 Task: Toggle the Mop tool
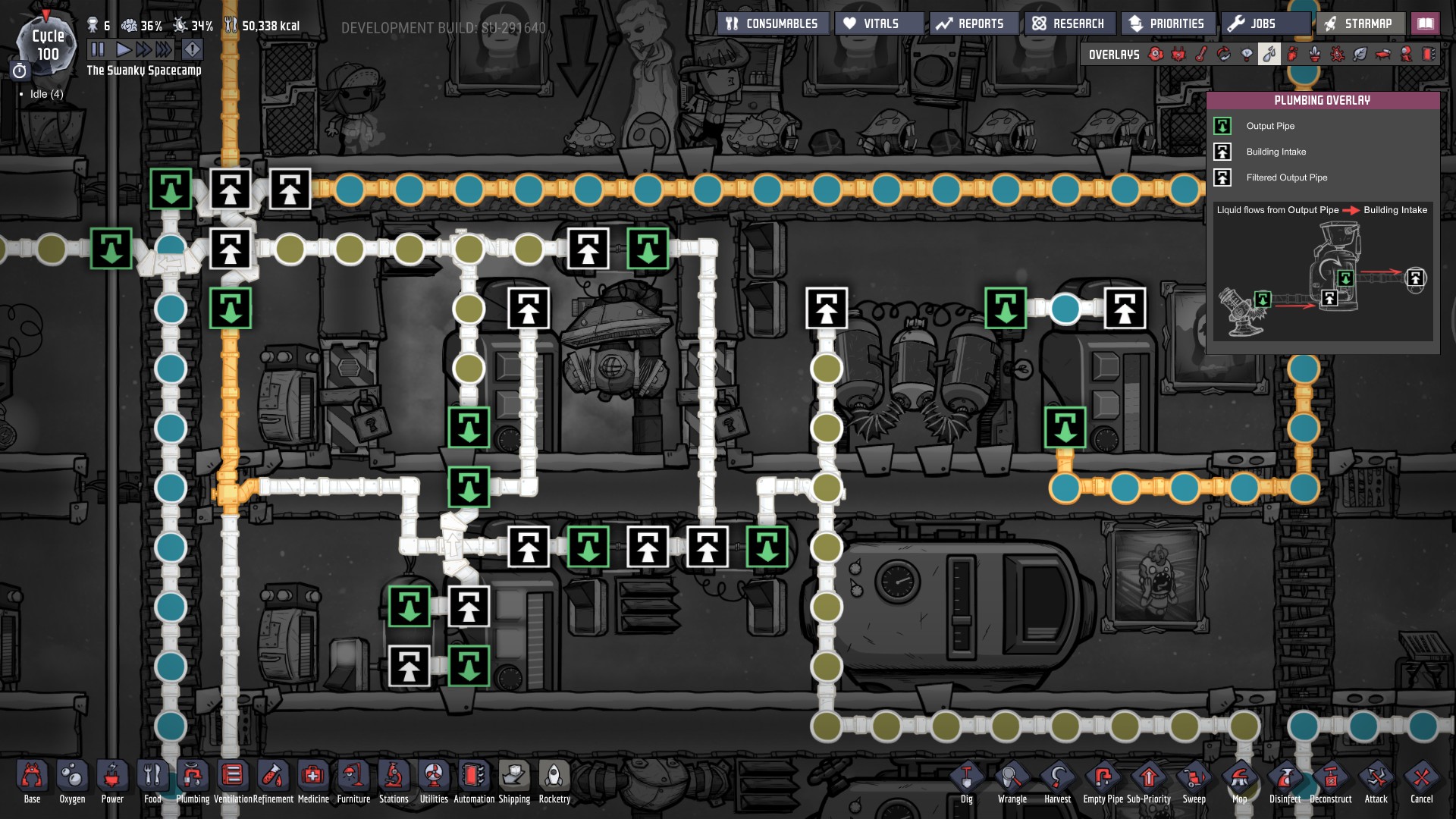(x=1239, y=778)
